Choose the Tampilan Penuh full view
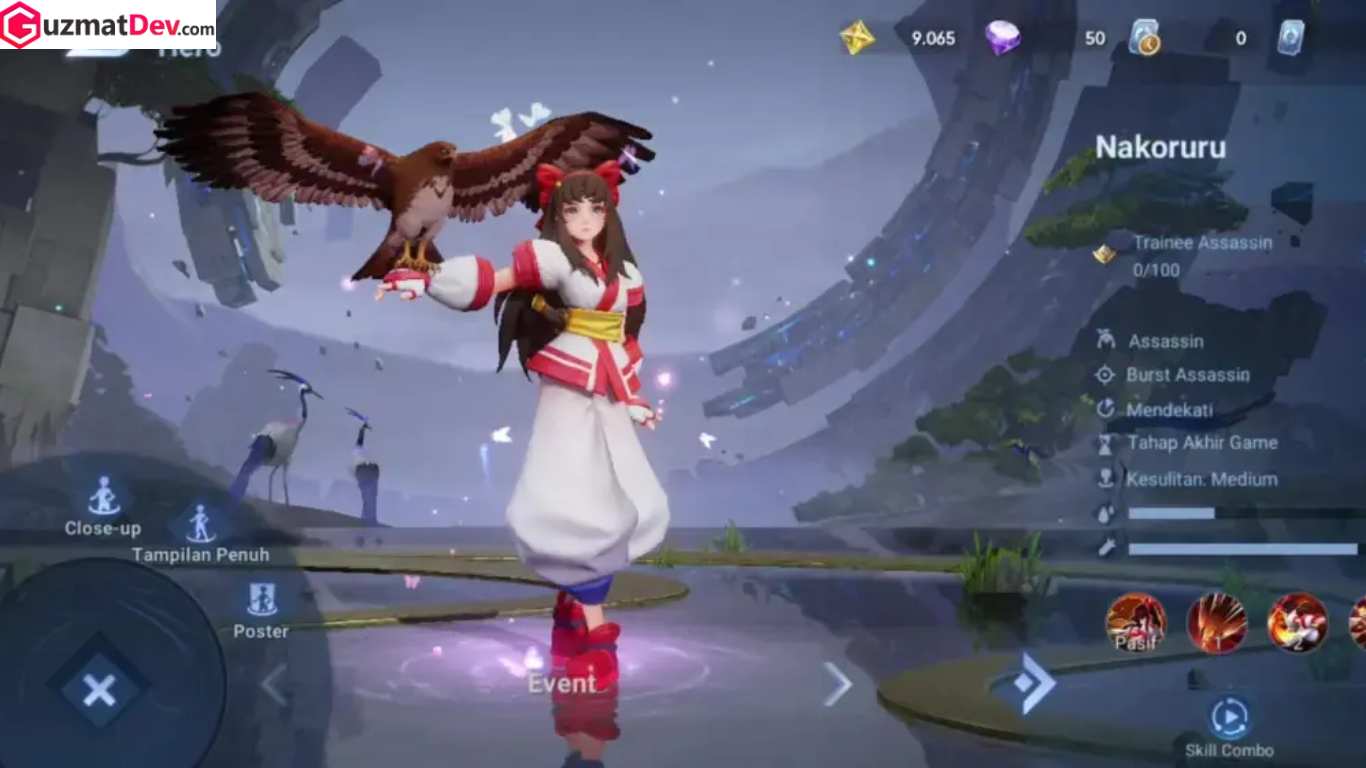This screenshot has height=768, width=1366. (200, 524)
